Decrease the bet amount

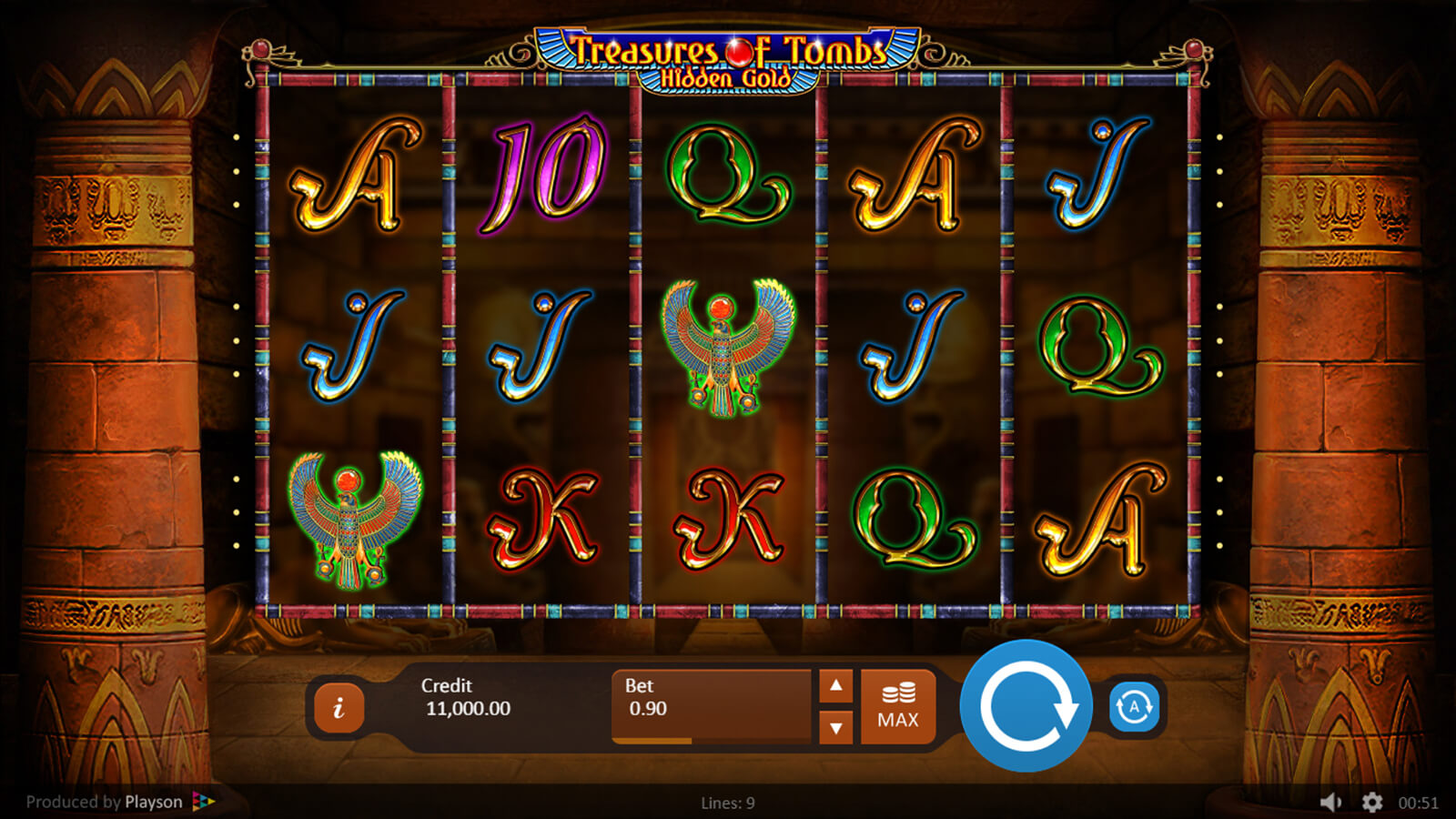[835, 728]
